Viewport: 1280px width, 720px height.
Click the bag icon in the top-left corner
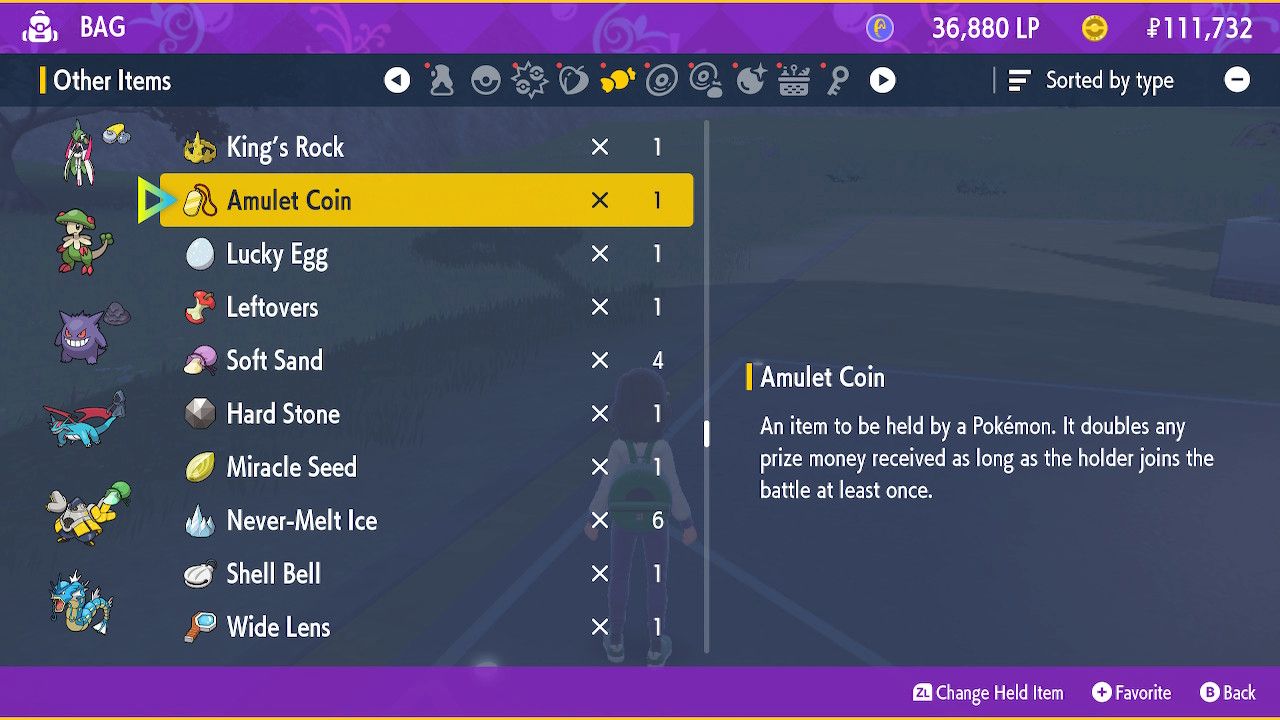40,27
